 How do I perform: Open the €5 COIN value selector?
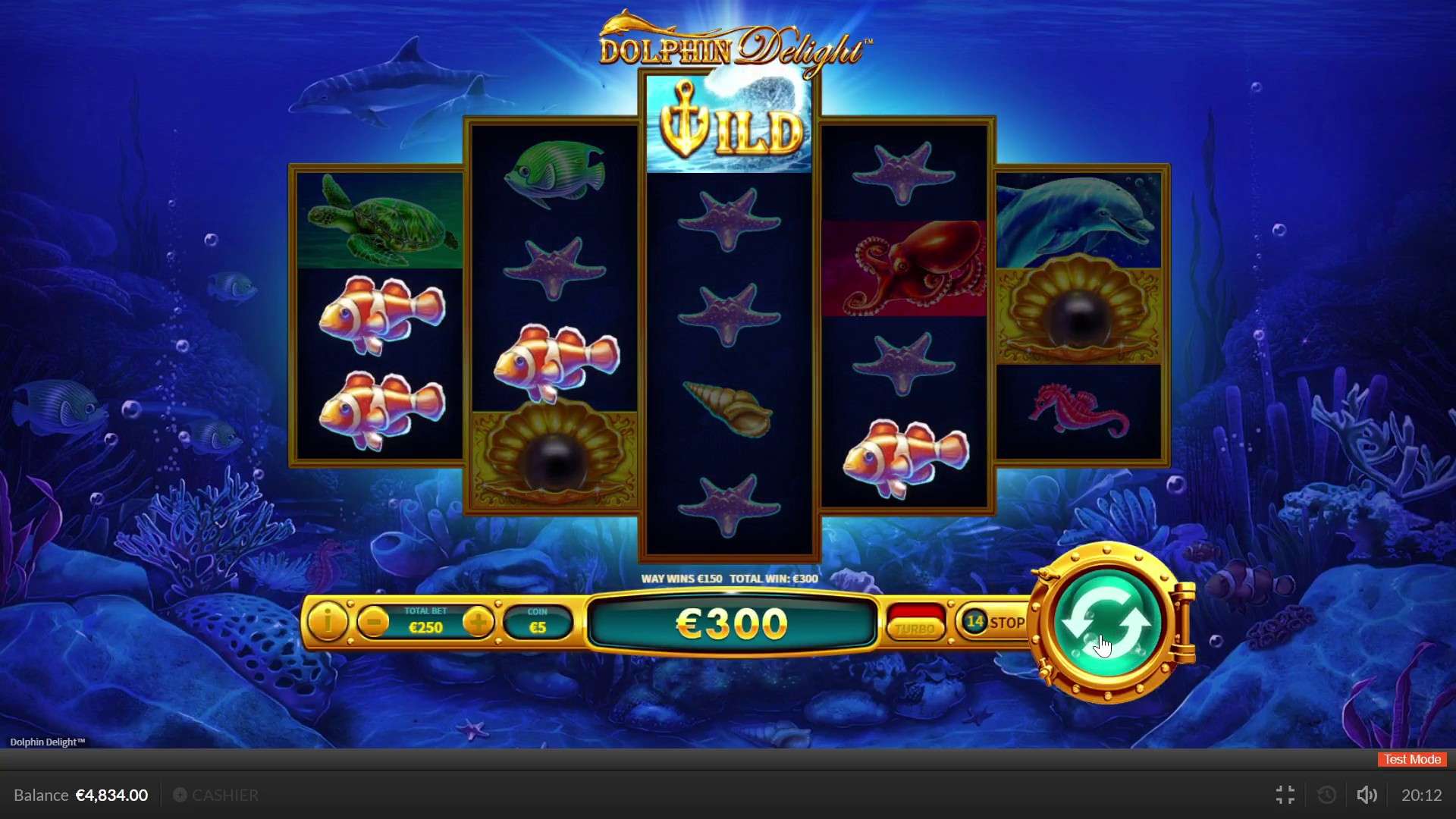click(538, 622)
